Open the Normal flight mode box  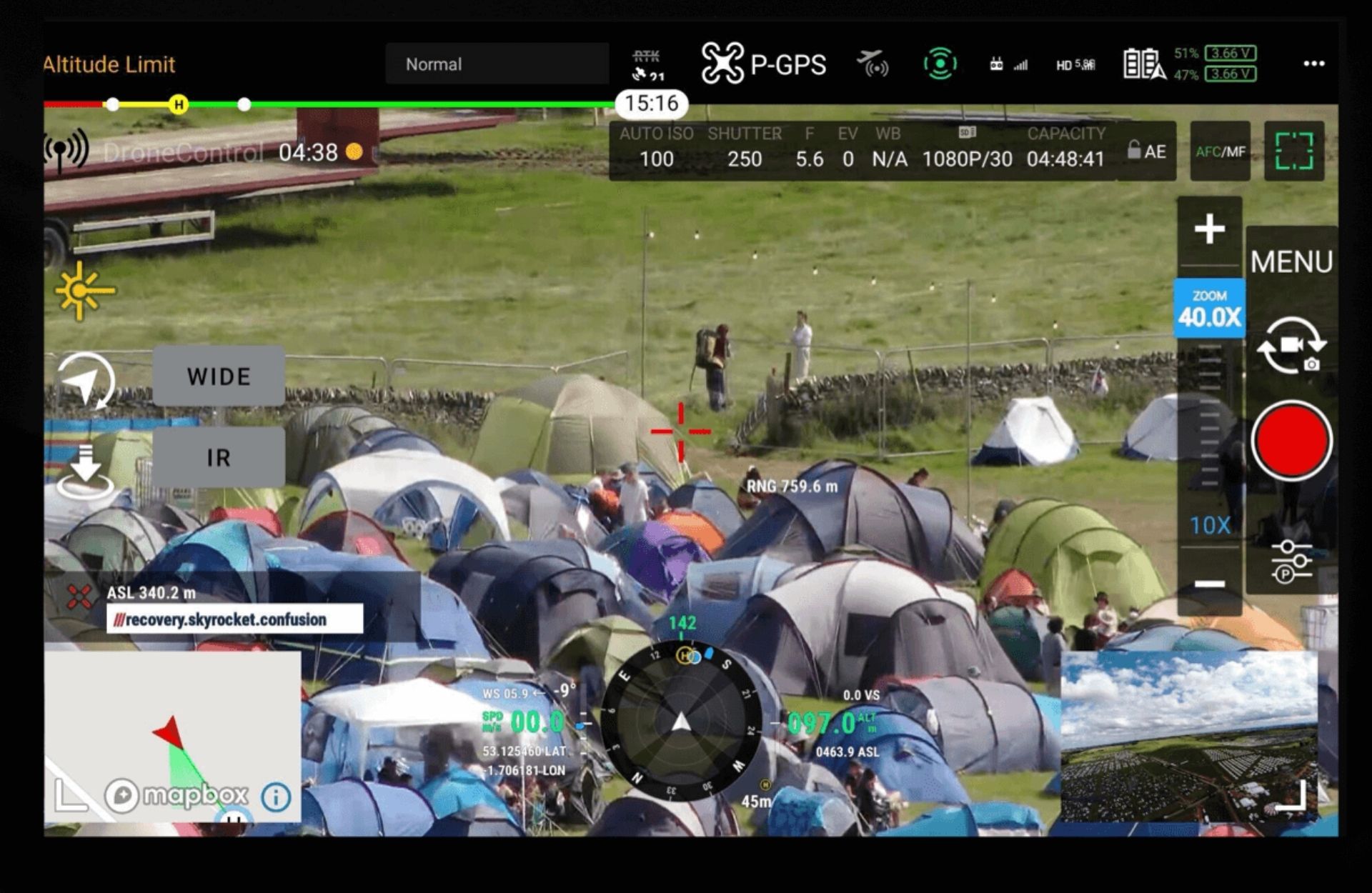pyautogui.click(x=497, y=64)
